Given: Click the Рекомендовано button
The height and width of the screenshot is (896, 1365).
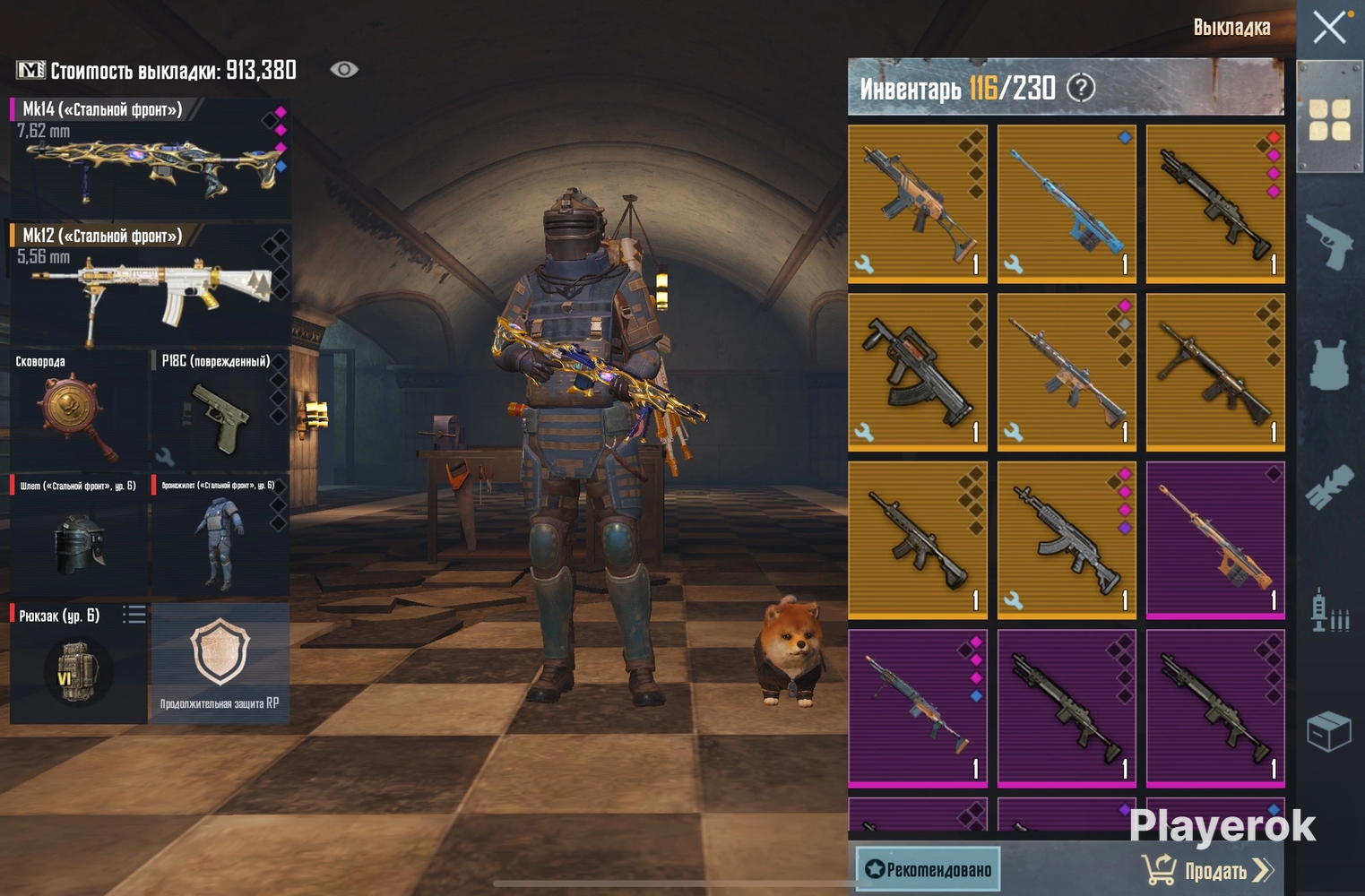Looking at the screenshot, I should (929, 869).
